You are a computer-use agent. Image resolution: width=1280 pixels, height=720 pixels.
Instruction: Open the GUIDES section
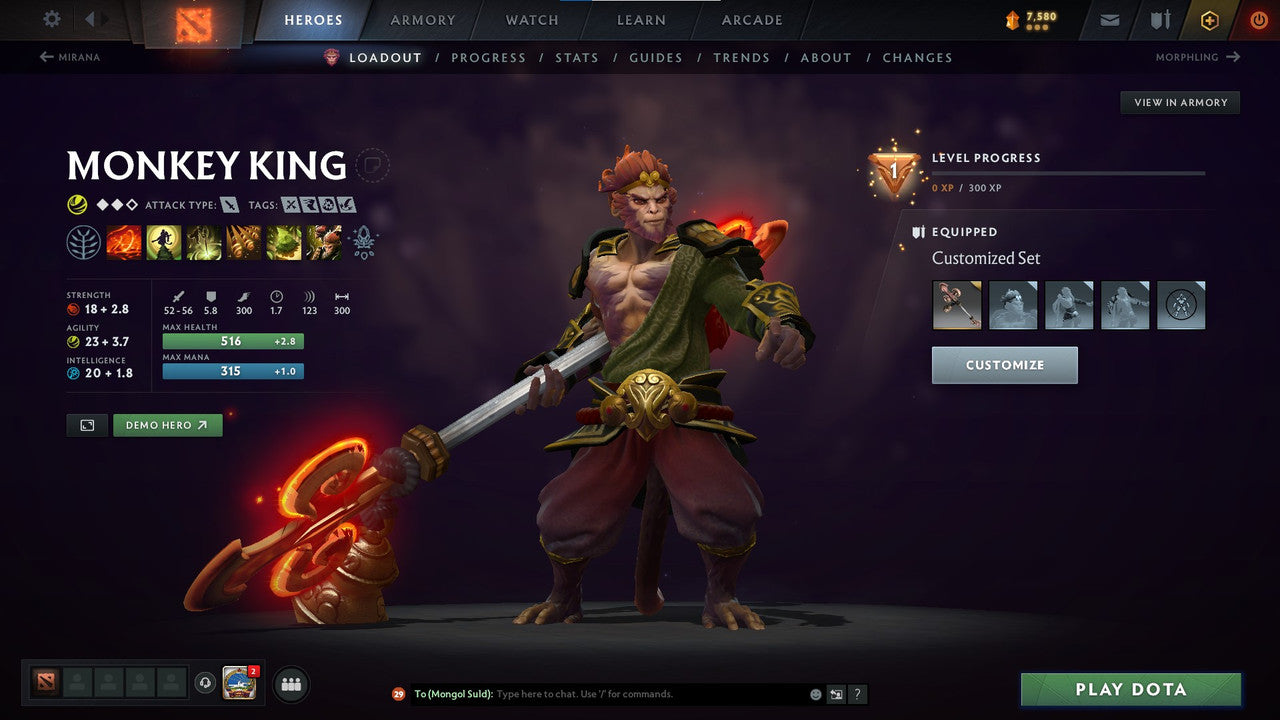pos(655,57)
